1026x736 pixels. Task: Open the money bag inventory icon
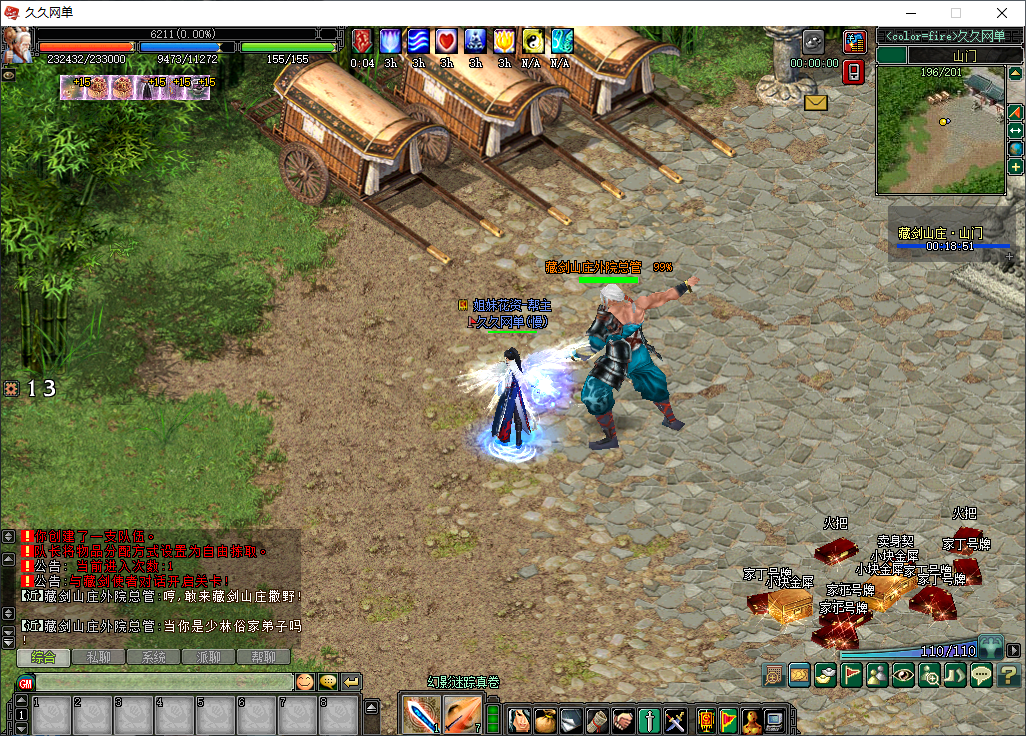pyautogui.click(x=544, y=719)
